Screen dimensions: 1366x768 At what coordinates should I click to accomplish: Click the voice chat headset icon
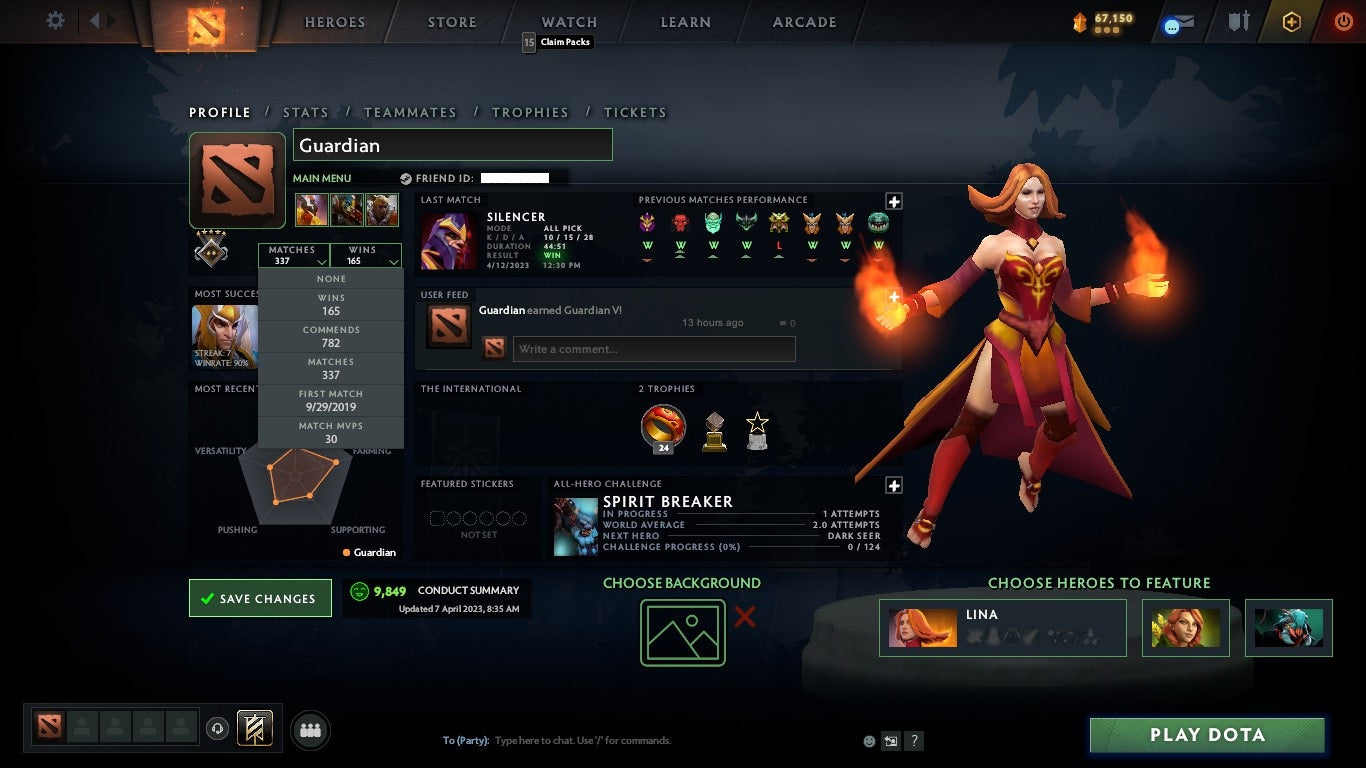[x=218, y=729]
